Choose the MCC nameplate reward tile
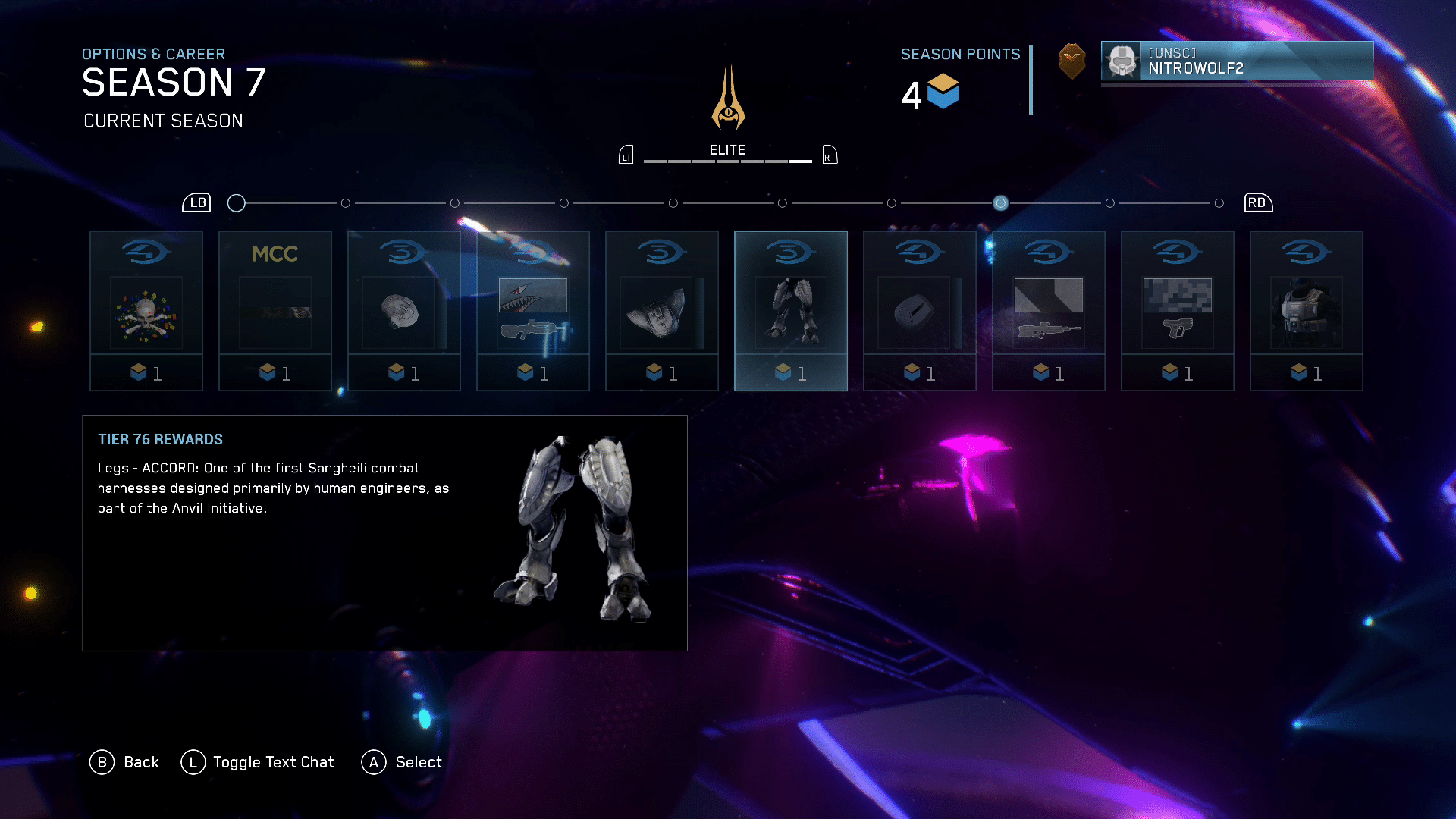Image resolution: width=1456 pixels, height=819 pixels. point(275,311)
